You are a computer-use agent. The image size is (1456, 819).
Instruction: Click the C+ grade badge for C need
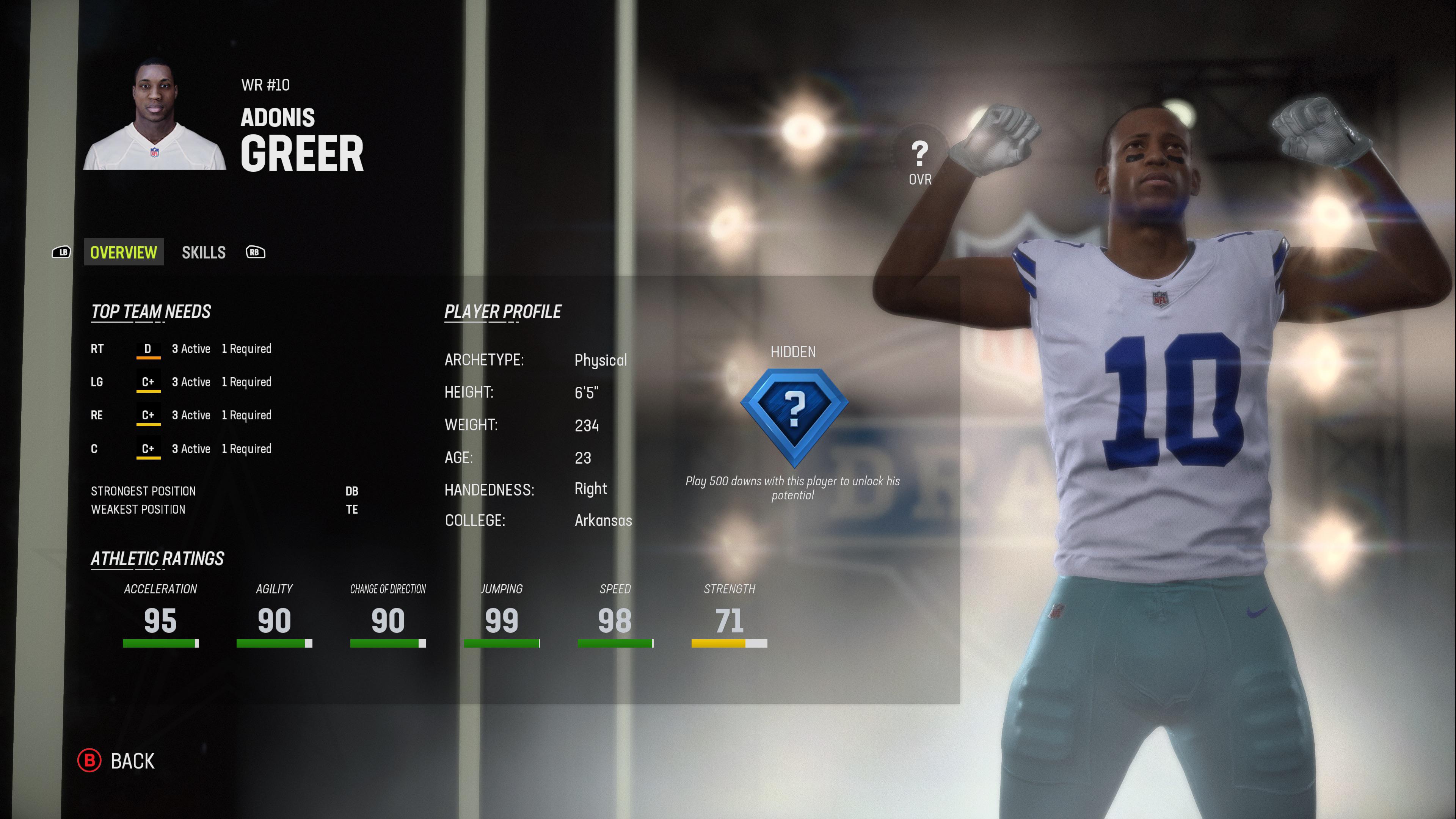click(x=149, y=449)
